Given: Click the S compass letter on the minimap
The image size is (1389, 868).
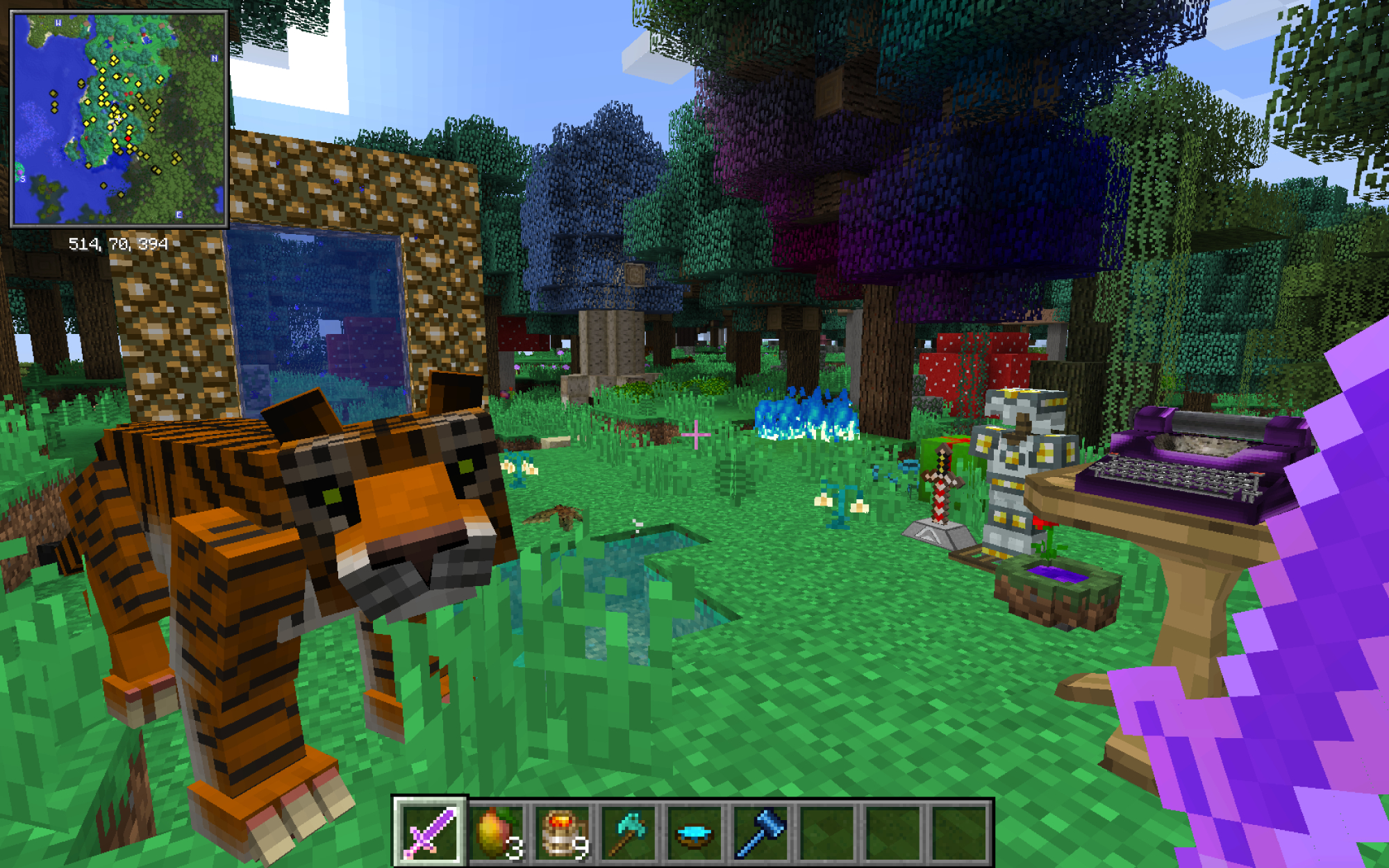Looking at the screenshot, I should pyautogui.click(x=23, y=179).
